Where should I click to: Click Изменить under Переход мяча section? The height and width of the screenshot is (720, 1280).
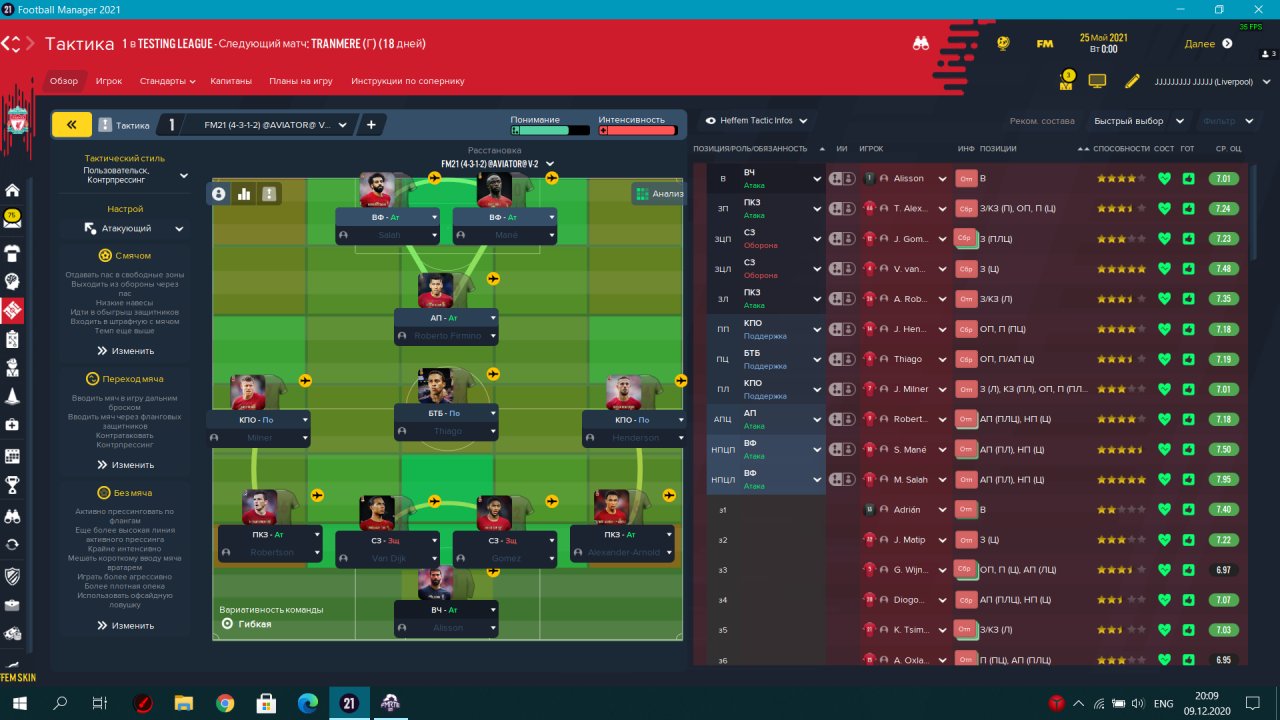click(x=126, y=465)
